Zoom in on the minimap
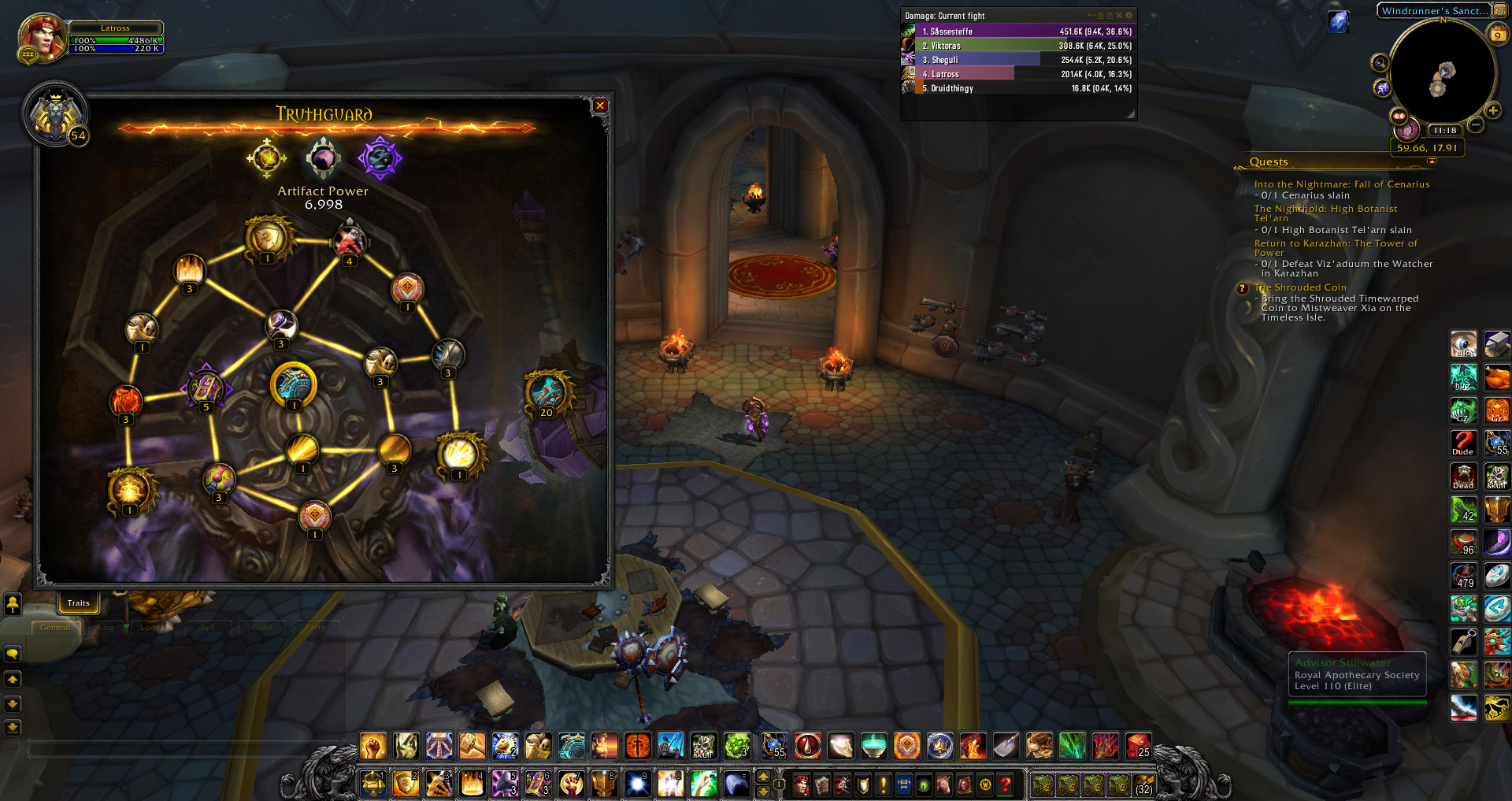The image size is (1512, 801). click(x=1493, y=111)
